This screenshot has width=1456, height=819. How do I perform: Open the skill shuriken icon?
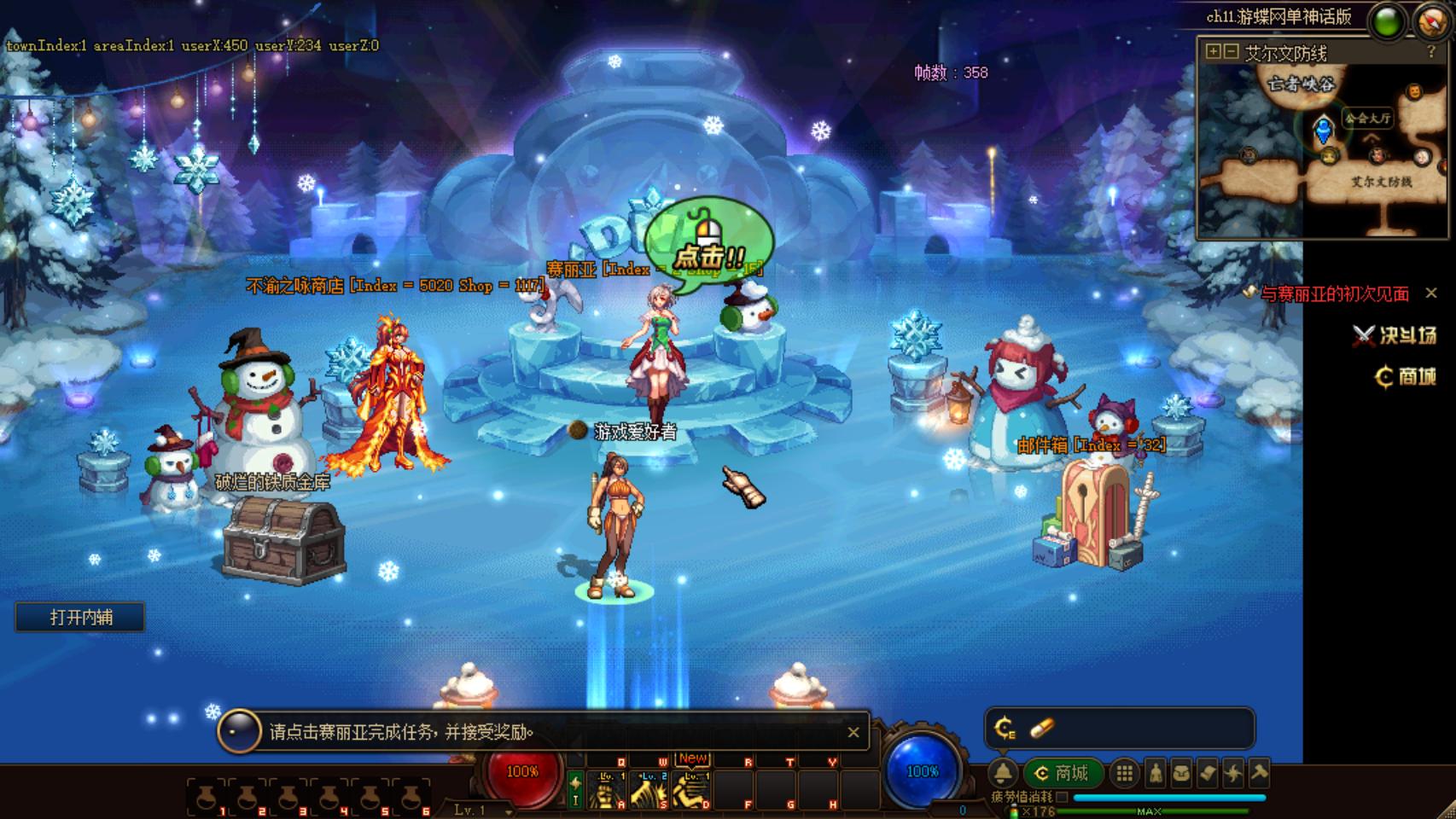[1233, 773]
